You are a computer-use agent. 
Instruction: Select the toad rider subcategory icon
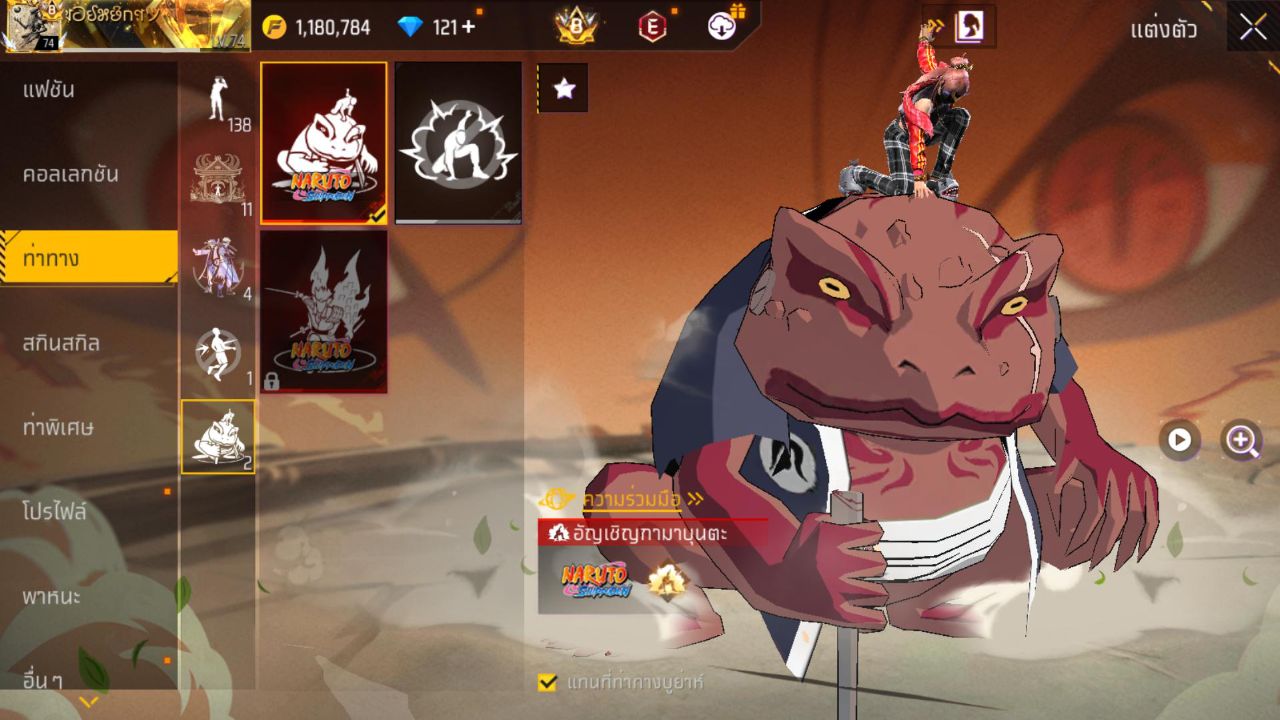coord(218,437)
